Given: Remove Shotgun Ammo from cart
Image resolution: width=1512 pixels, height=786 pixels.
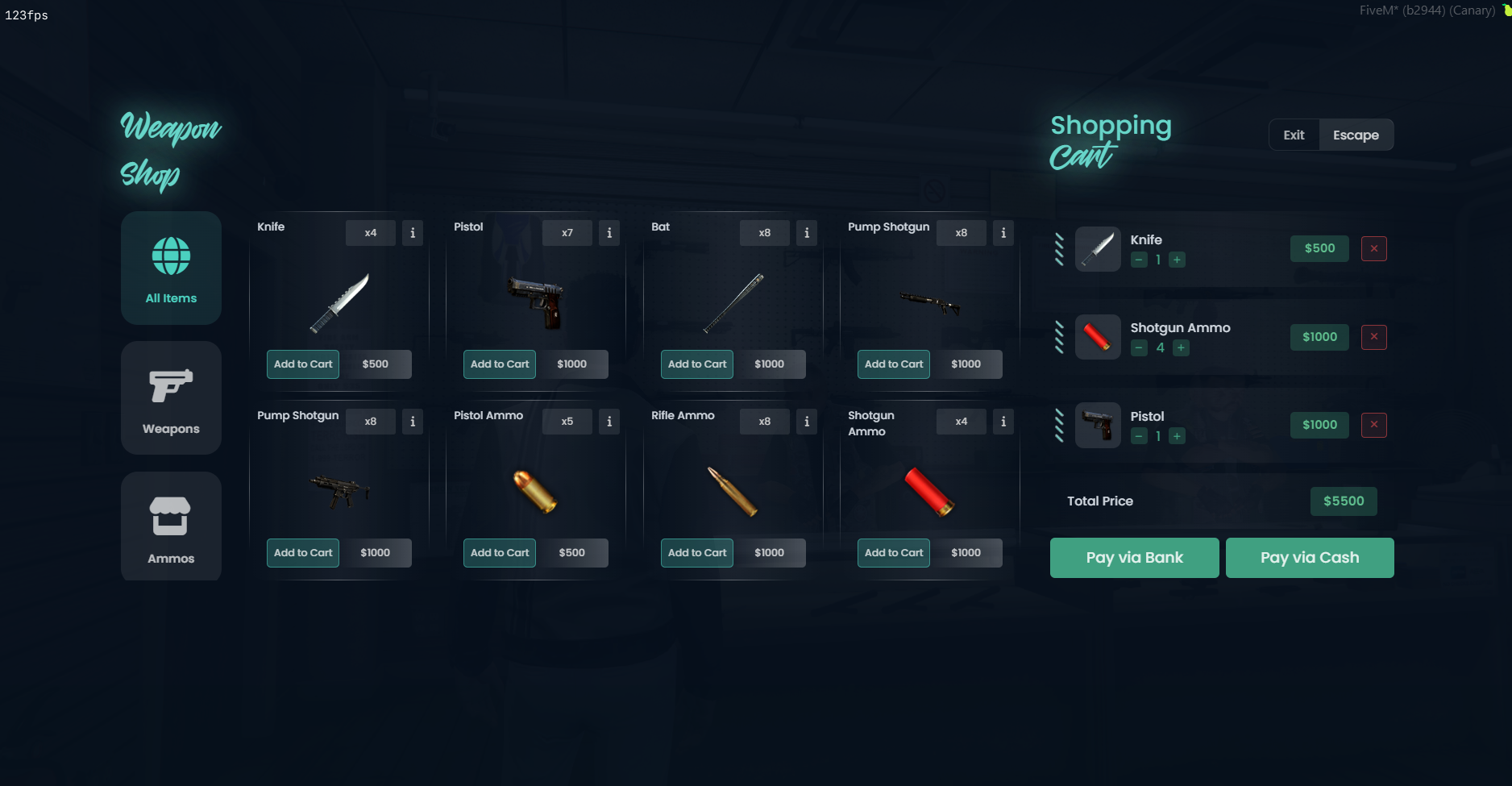Looking at the screenshot, I should point(1374,337).
